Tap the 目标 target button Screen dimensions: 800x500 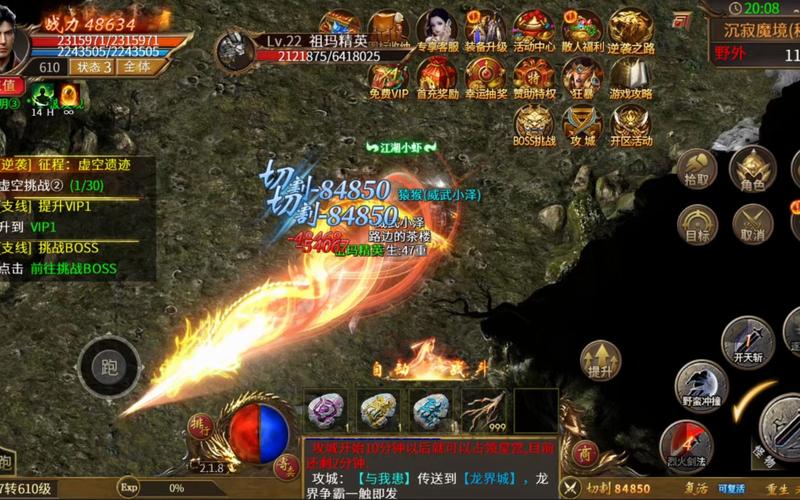(697, 224)
